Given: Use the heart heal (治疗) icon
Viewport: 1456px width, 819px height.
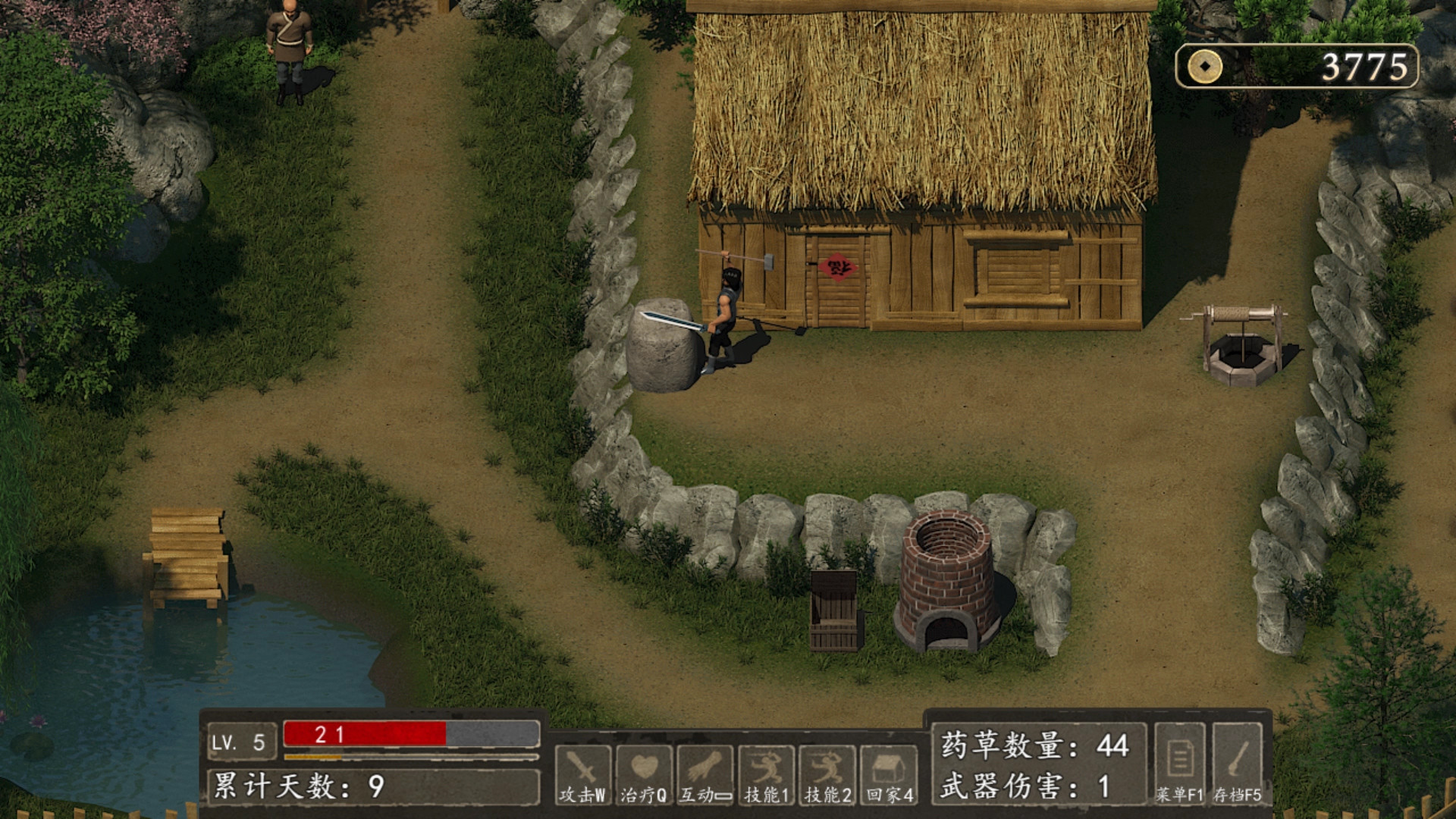Looking at the screenshot, I should 644,773.
